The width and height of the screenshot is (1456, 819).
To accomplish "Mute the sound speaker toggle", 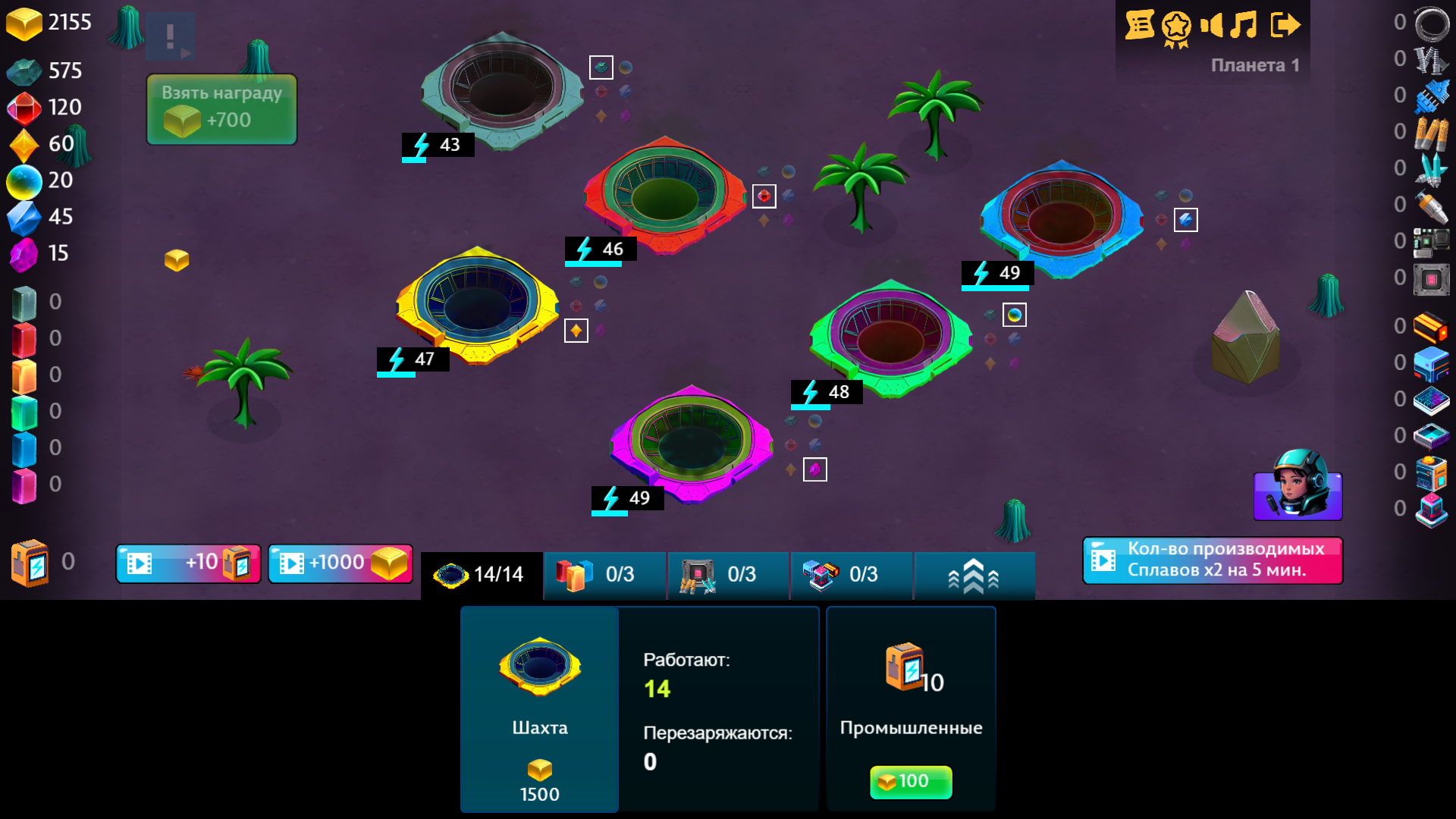I will [1213, 25].
